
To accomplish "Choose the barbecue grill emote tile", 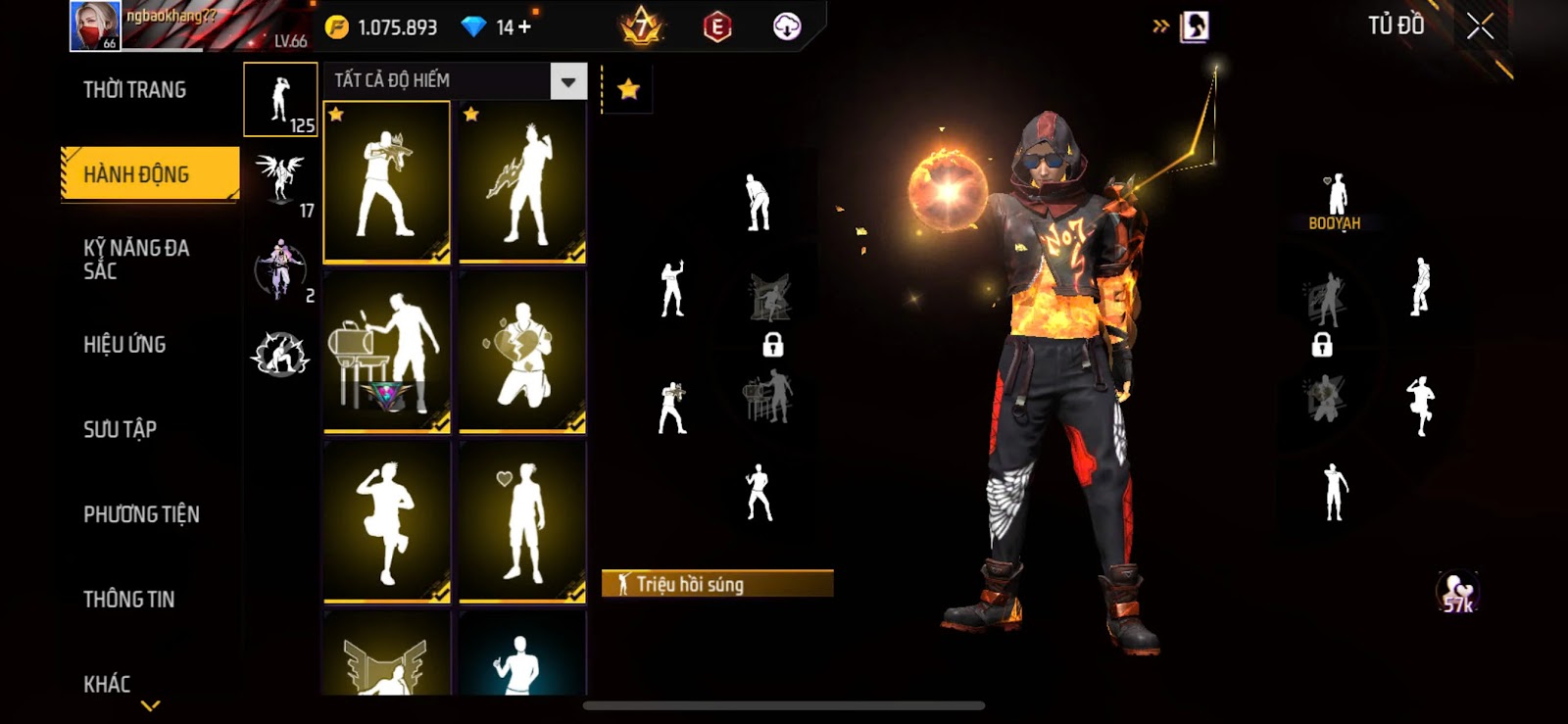I will coord(387,353).
